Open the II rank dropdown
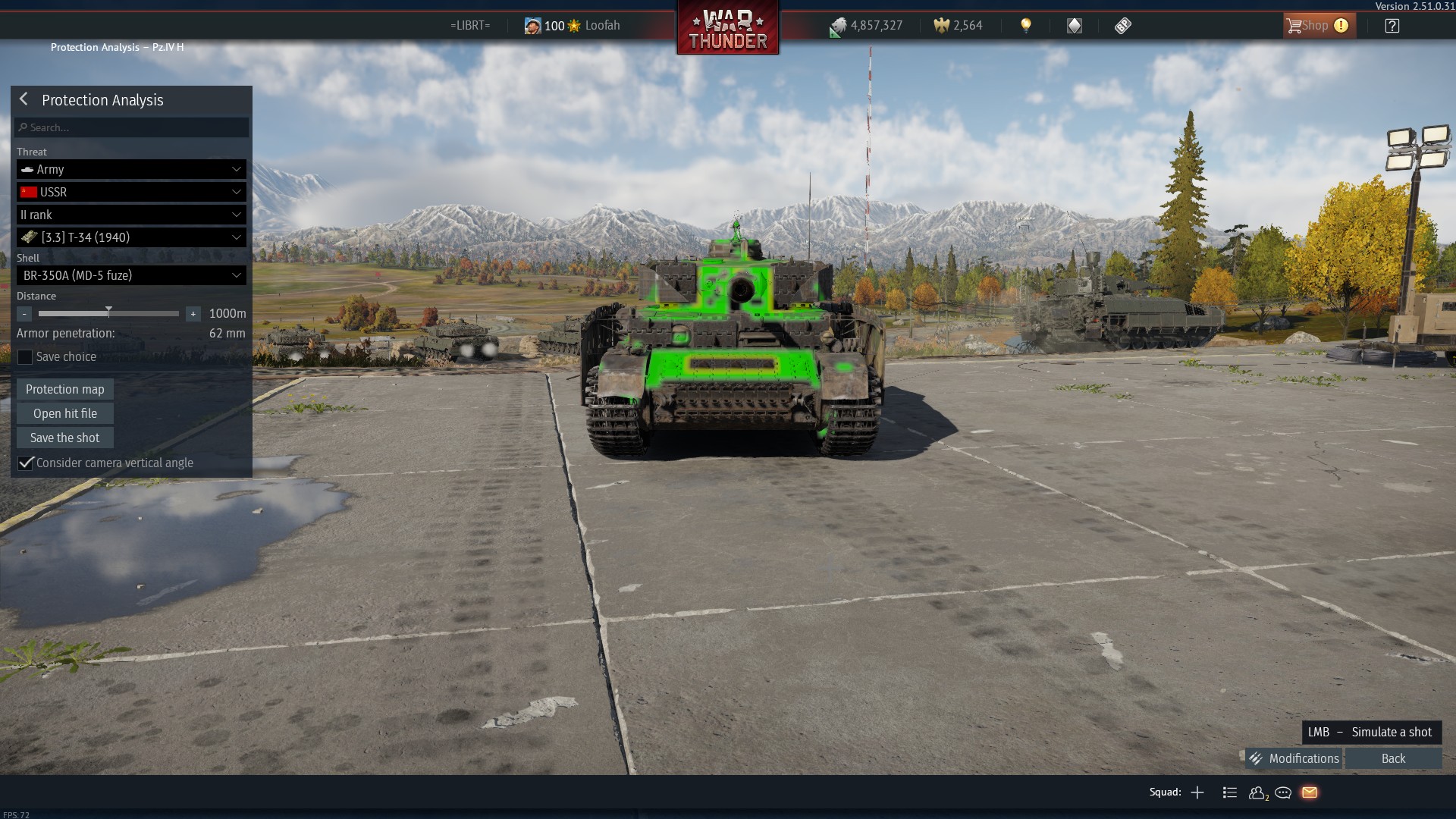The height and width of the screenshot is (819, 1456). click(131, 215)
